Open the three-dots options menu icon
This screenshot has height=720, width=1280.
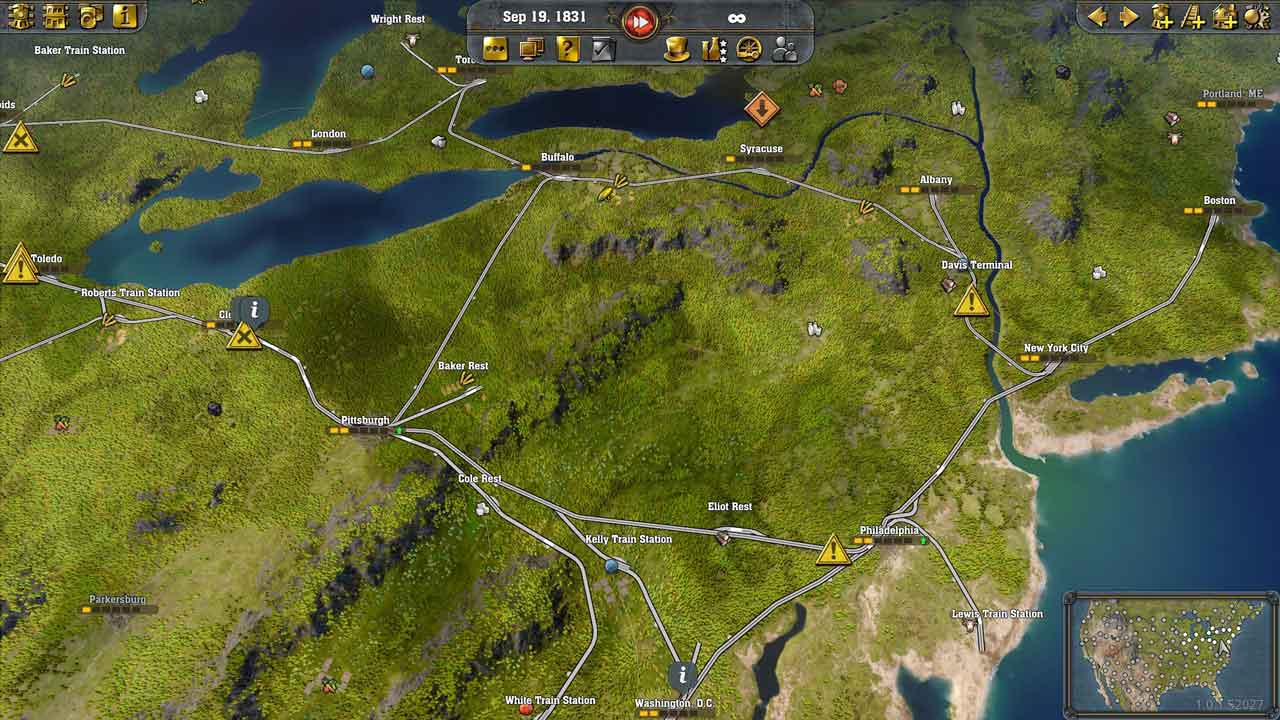[495, 48]
